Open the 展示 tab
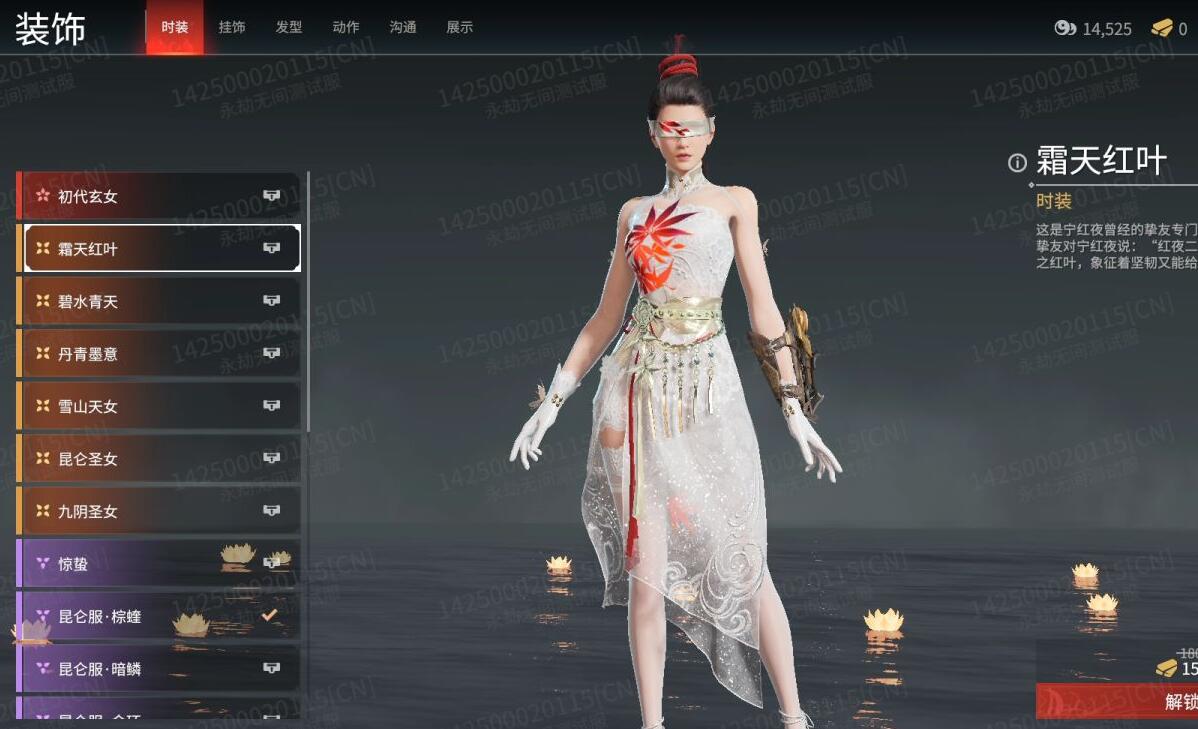This screenshot has height=729, width=1198. tap(460, 27)
